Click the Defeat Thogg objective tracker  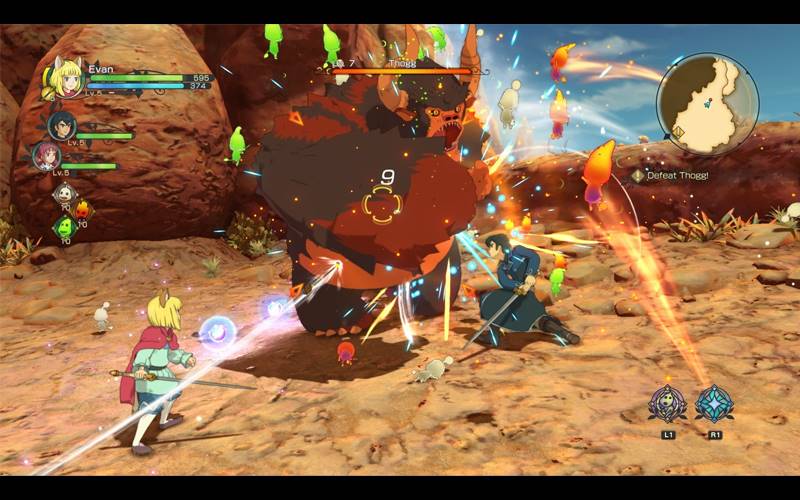coord(672,175)
